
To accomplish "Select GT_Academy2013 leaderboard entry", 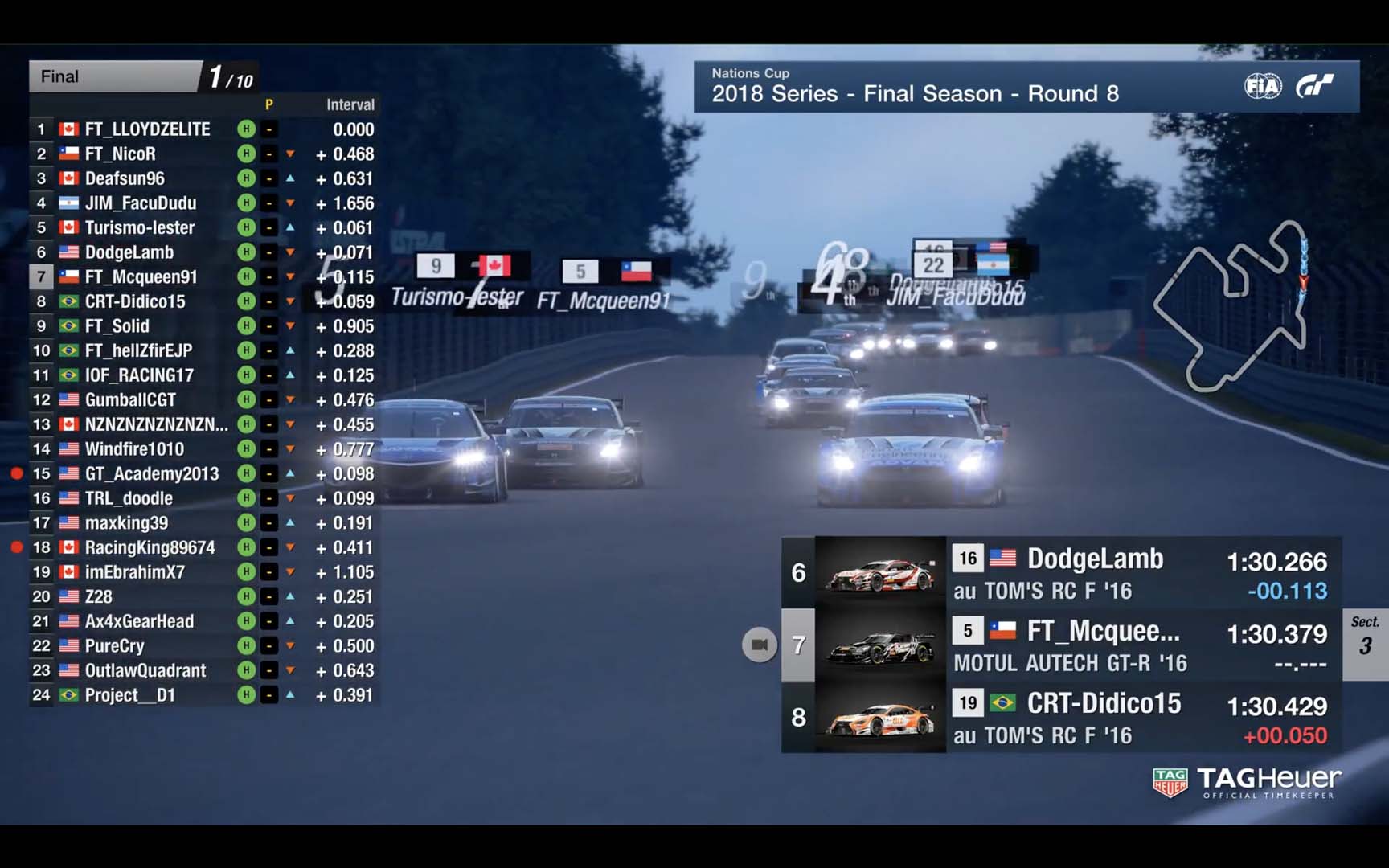I will (x=152, y=474).
